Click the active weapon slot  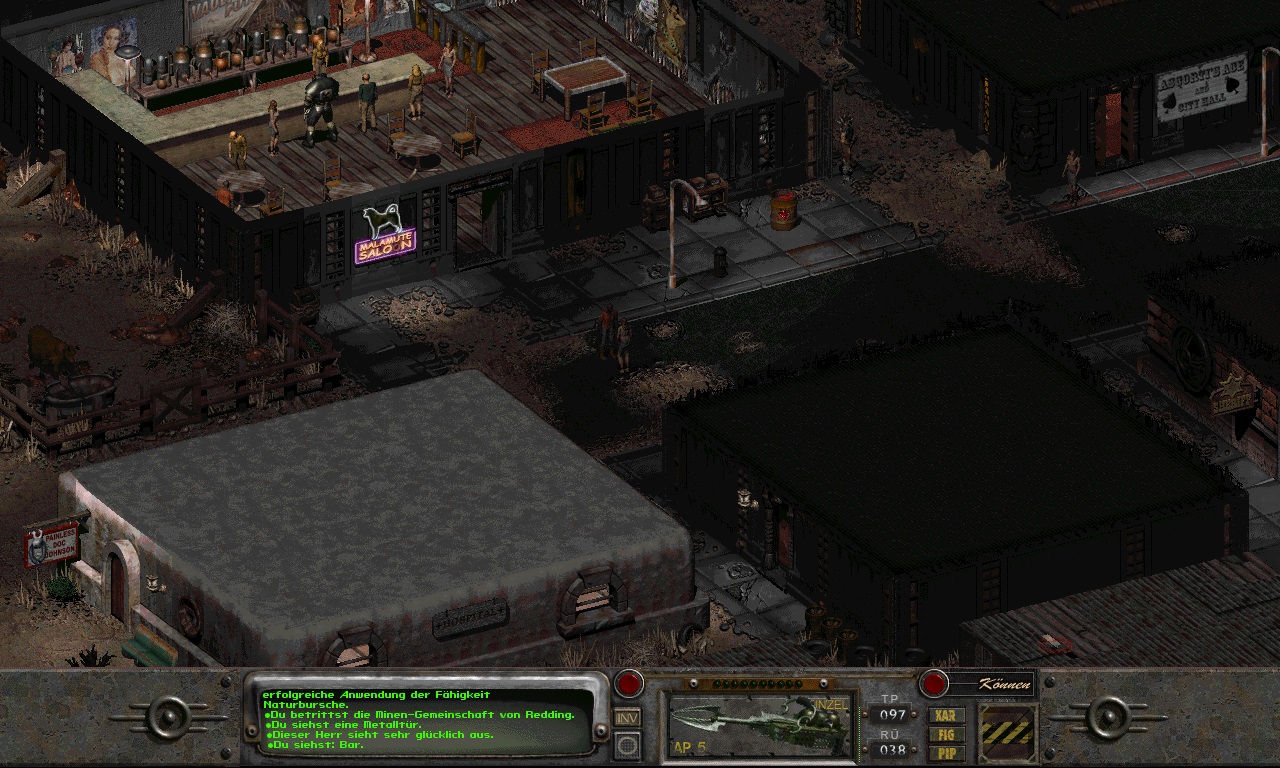click(761, 724)
